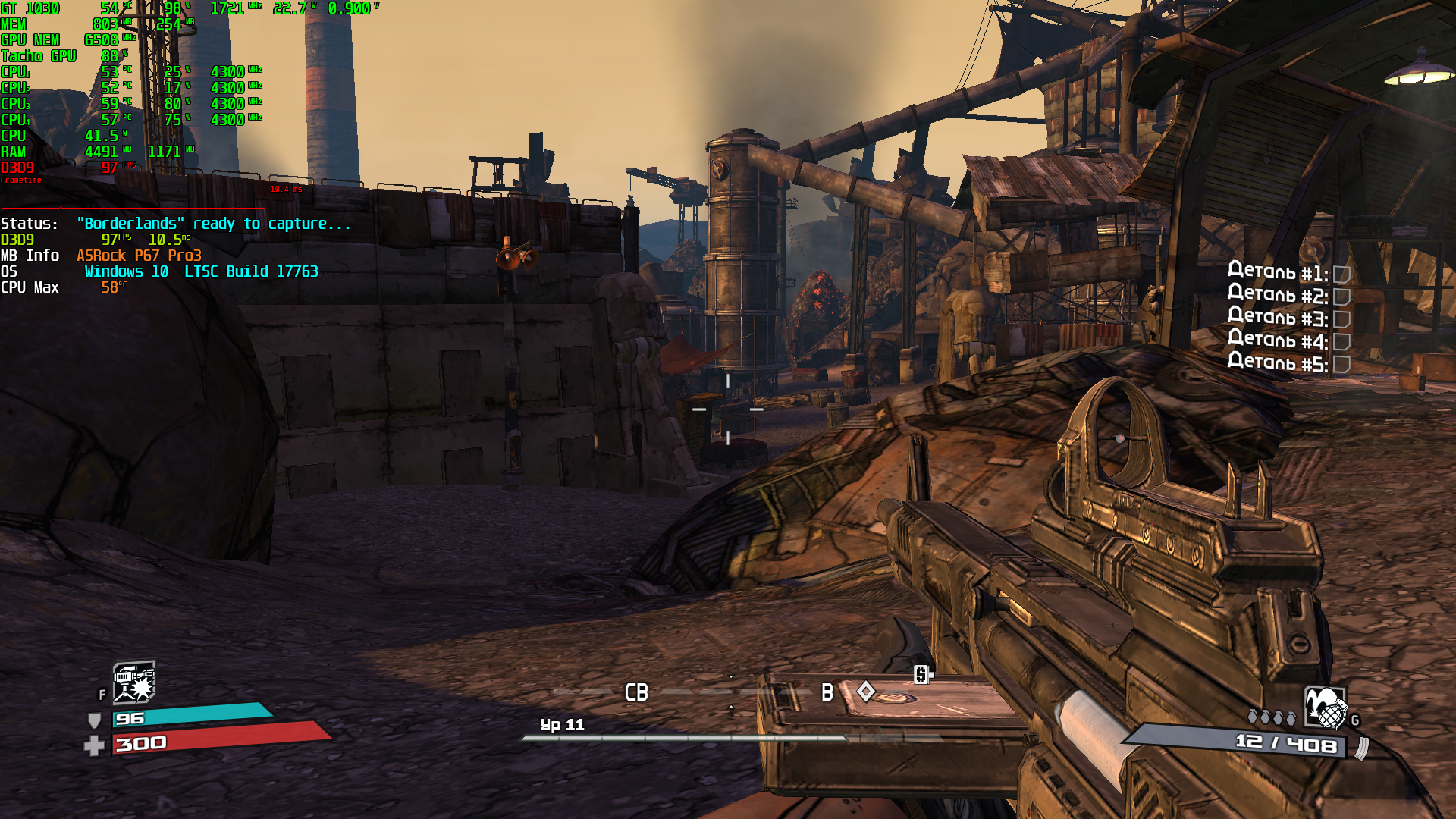Screen dimensions: 1456x819
Task: Click the diamond waypoint marker on the compass
Action: point(866,691)
